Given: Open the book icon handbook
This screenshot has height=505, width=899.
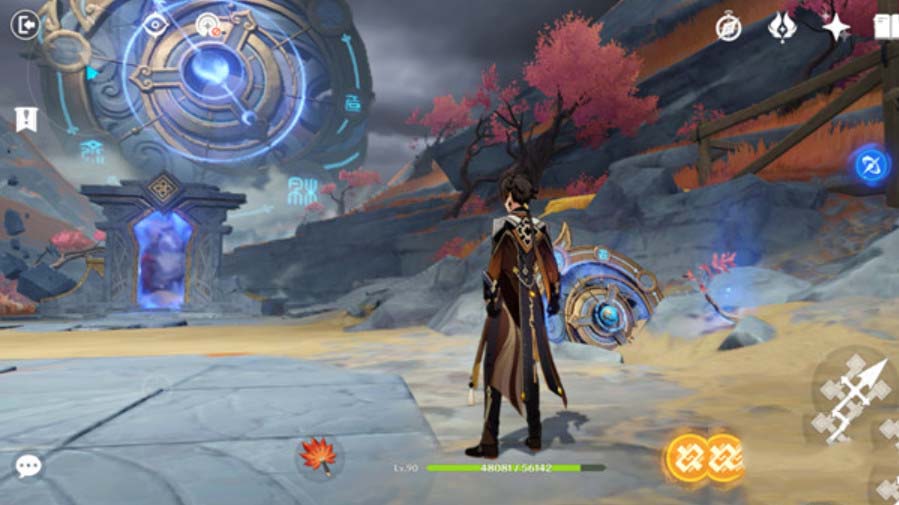Looking at the screenshot, I should [x=886, y=27].
